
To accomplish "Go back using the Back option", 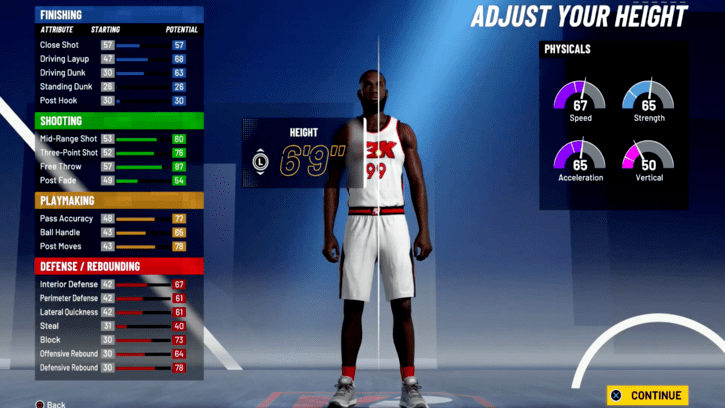I will pos(50,404).
